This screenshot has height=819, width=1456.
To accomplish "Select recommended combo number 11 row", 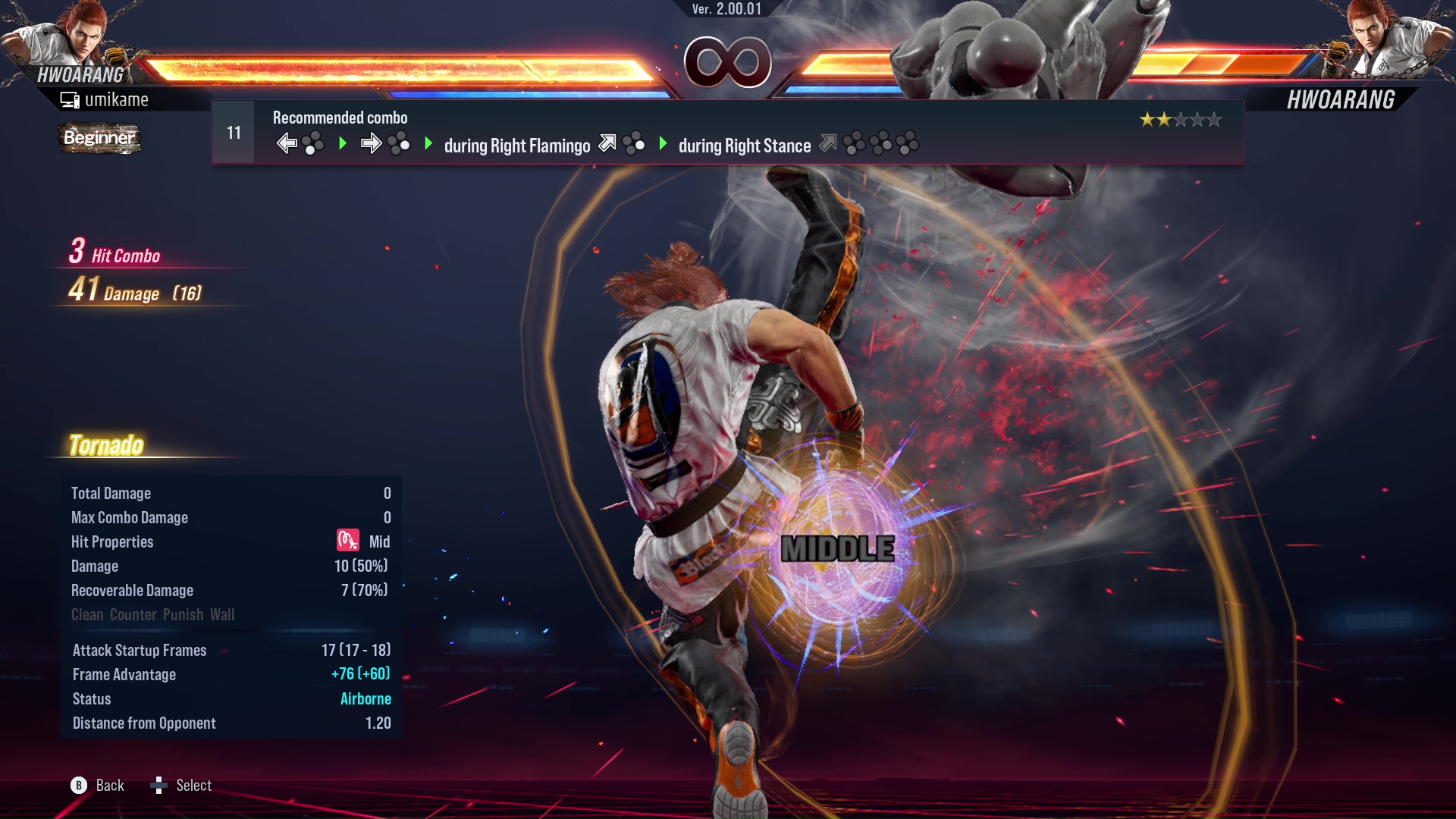I will [726, 133].
